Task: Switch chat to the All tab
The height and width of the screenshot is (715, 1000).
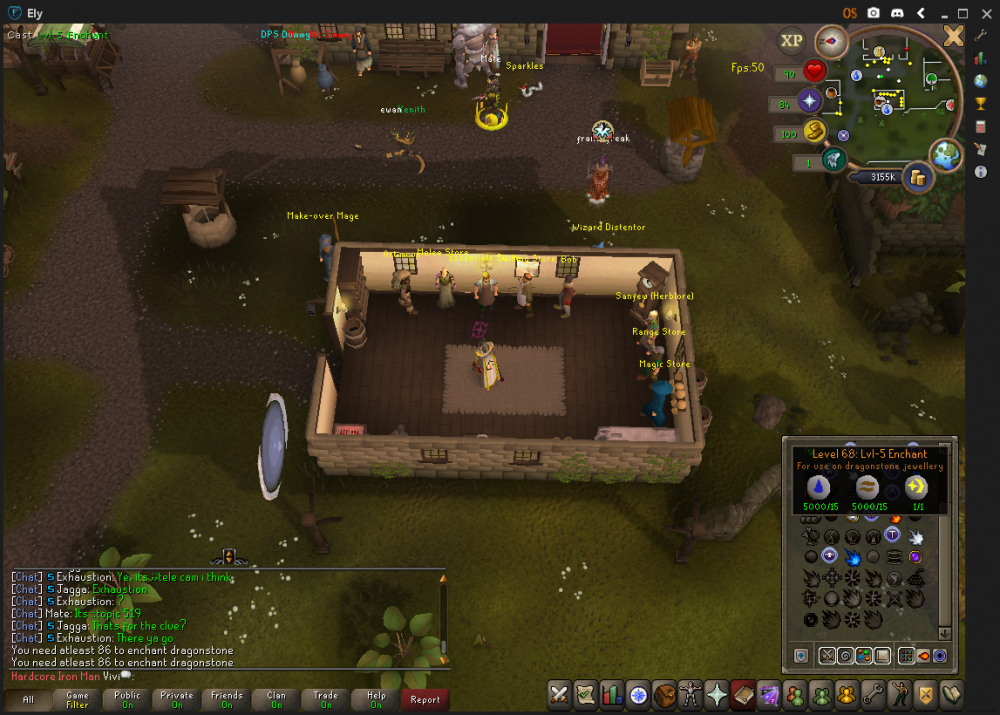Action: click(x=28, y=699)
